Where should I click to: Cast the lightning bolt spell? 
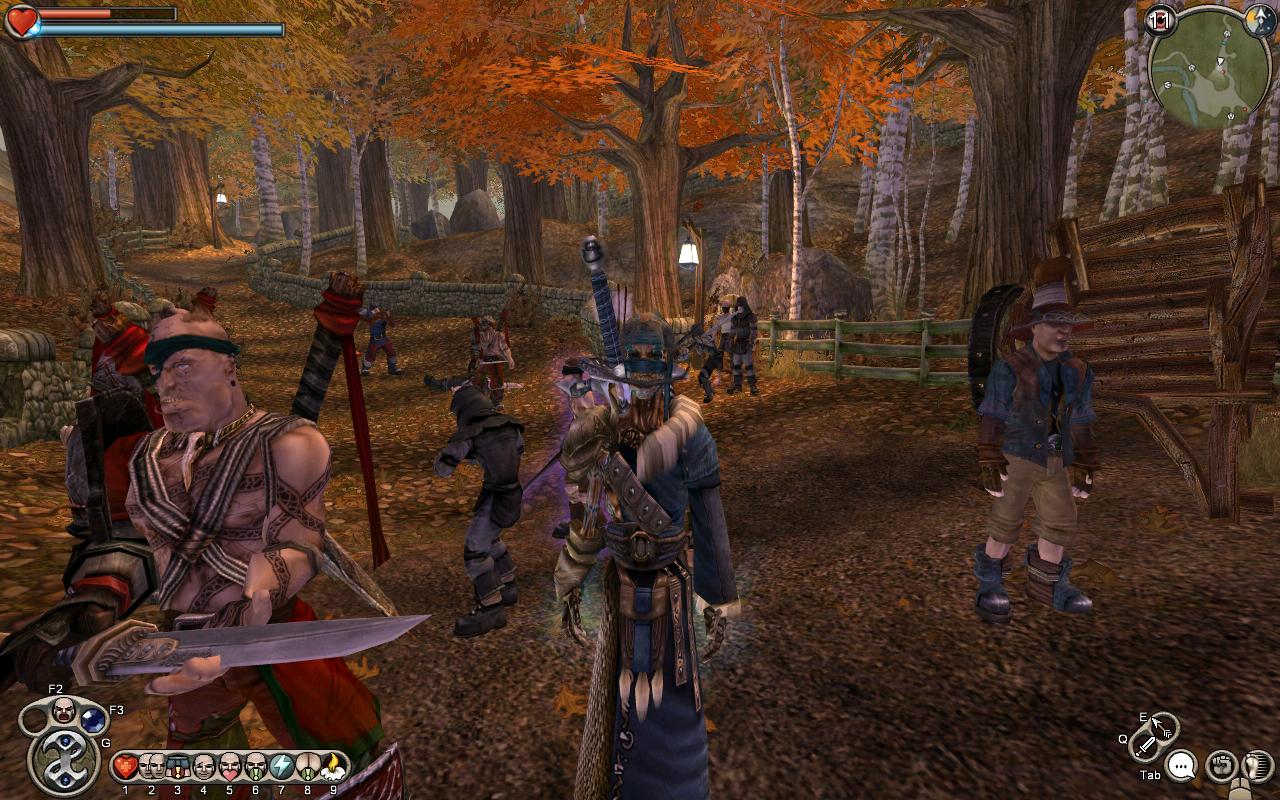[x=281, y=767]
